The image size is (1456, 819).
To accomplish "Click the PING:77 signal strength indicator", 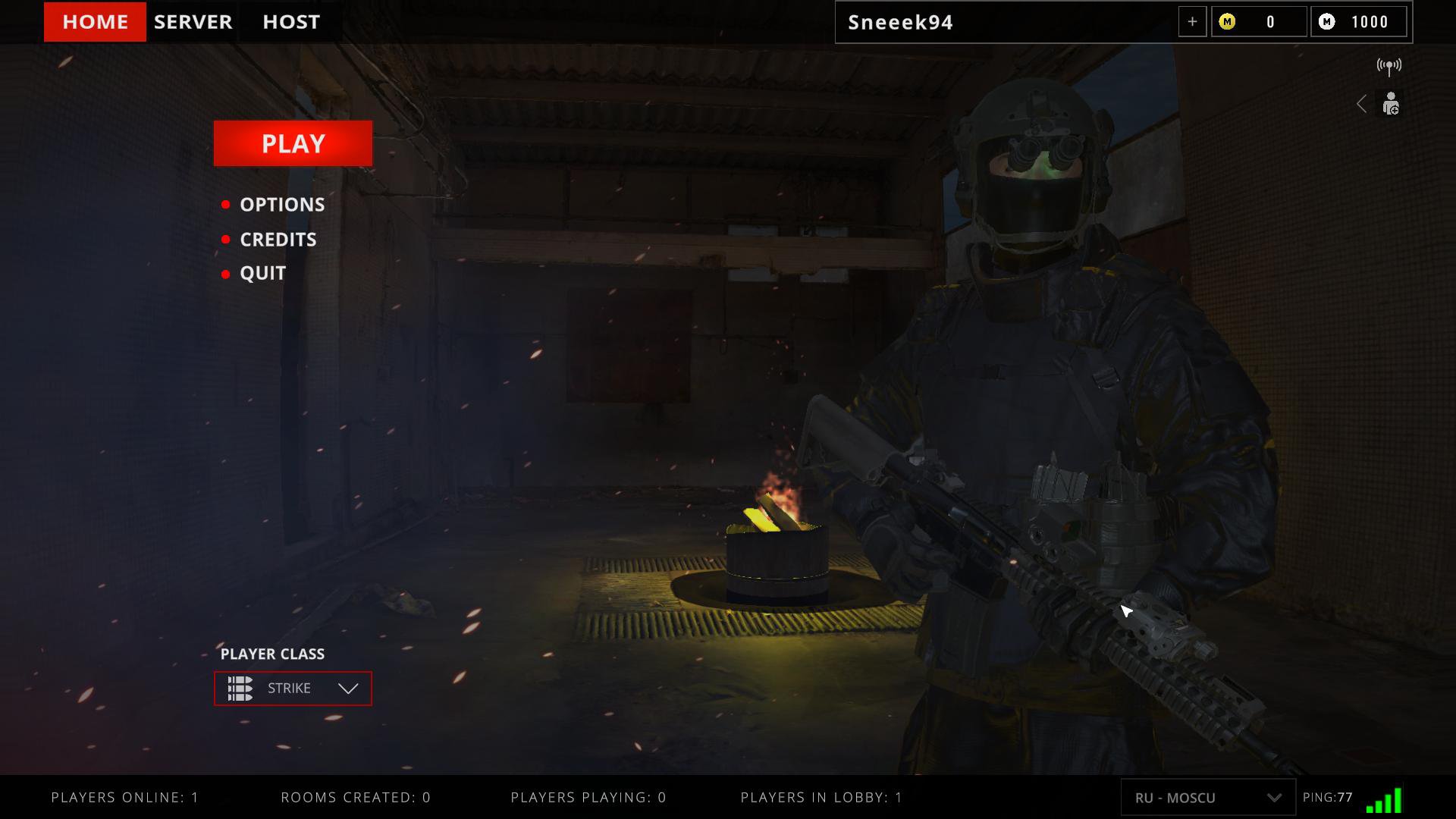I will tap(1329, 798).
